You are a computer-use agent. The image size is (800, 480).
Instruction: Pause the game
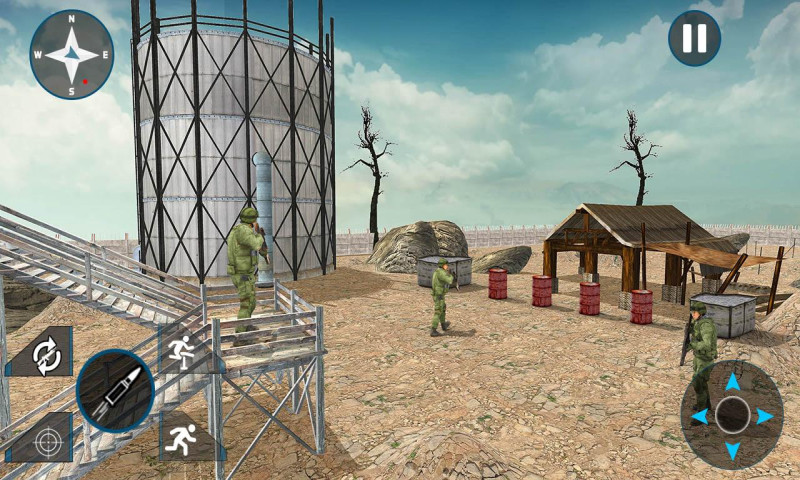coord(694,38)
